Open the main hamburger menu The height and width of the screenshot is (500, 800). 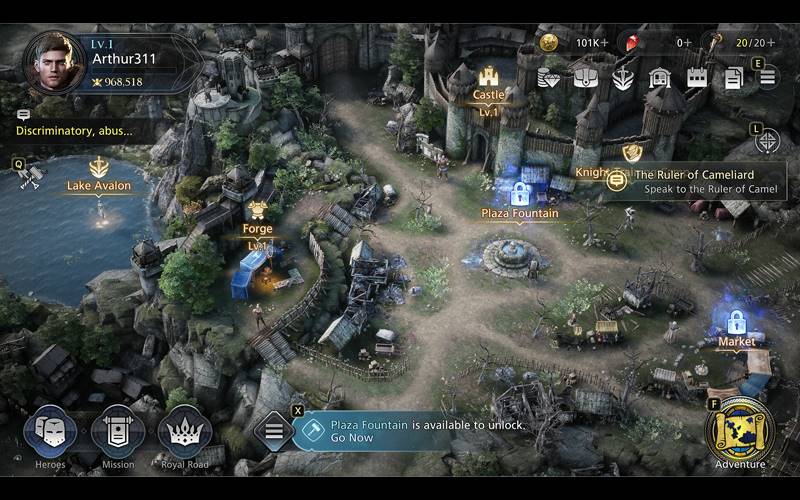click(x=767, y=78)
